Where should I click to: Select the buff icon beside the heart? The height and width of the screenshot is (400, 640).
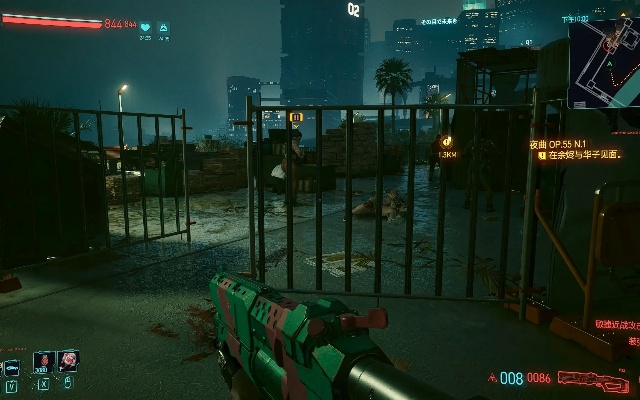click(163, 28)
